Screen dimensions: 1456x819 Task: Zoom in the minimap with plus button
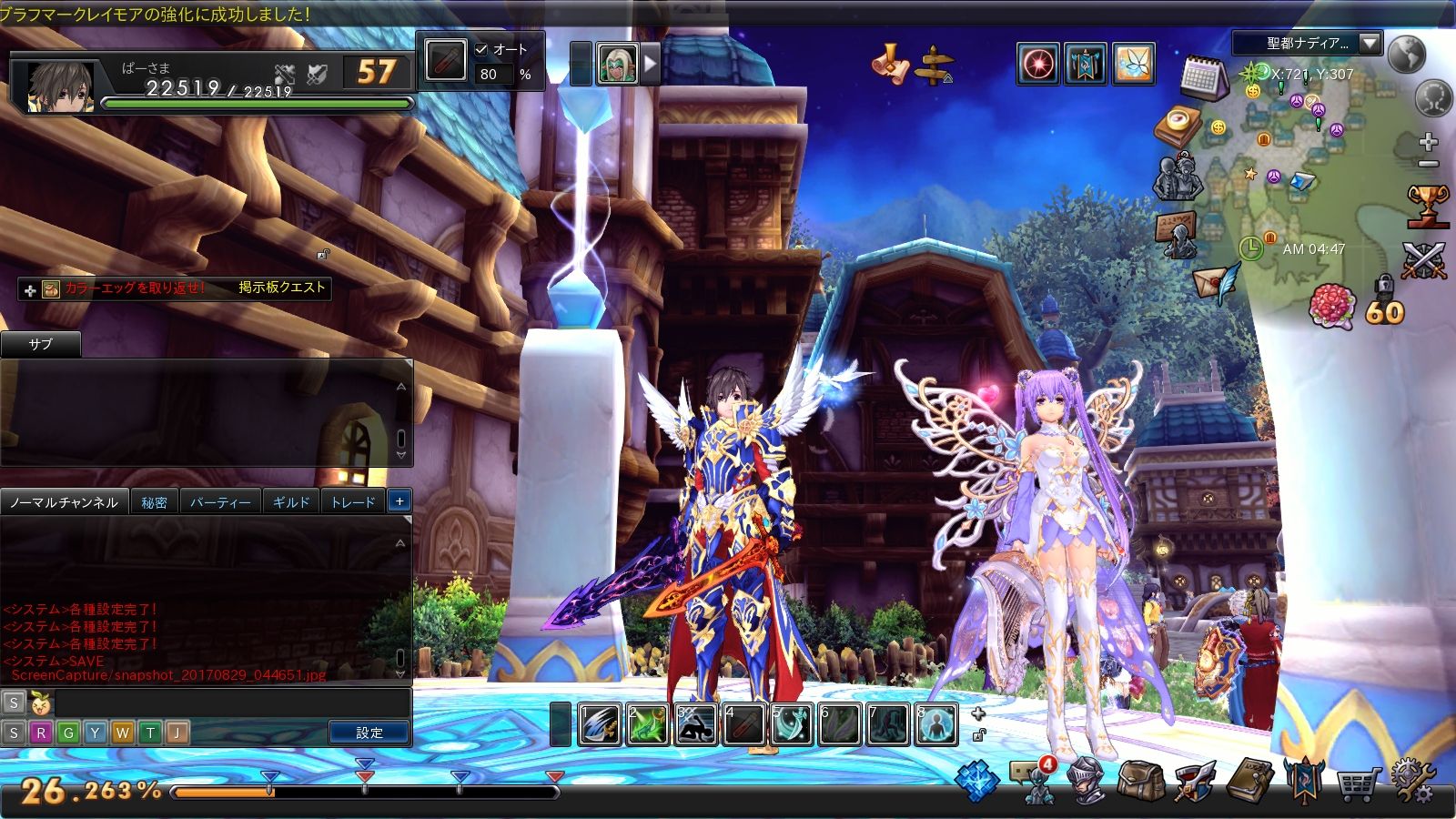coord(1428,142)
